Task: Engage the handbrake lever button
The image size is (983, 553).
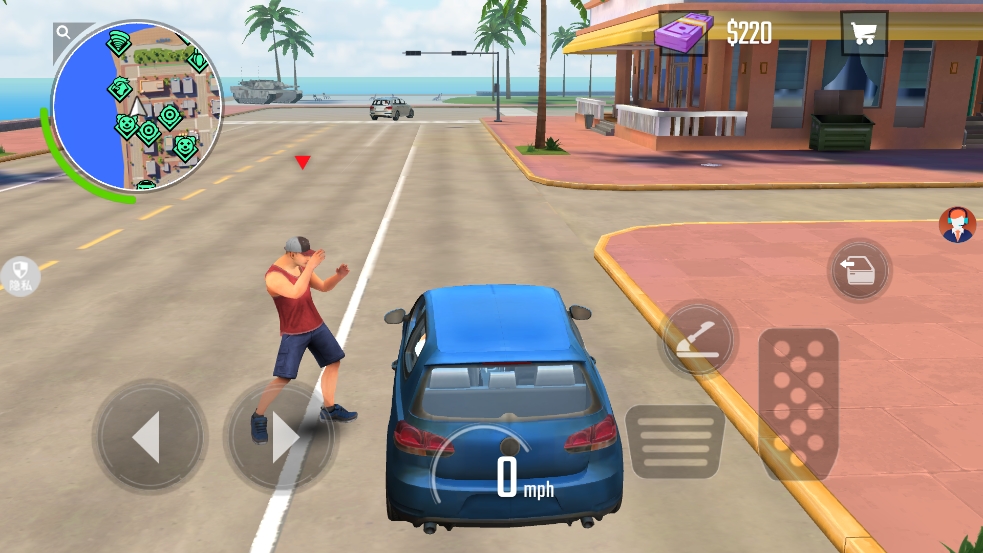Action: (x=697, y=339)
